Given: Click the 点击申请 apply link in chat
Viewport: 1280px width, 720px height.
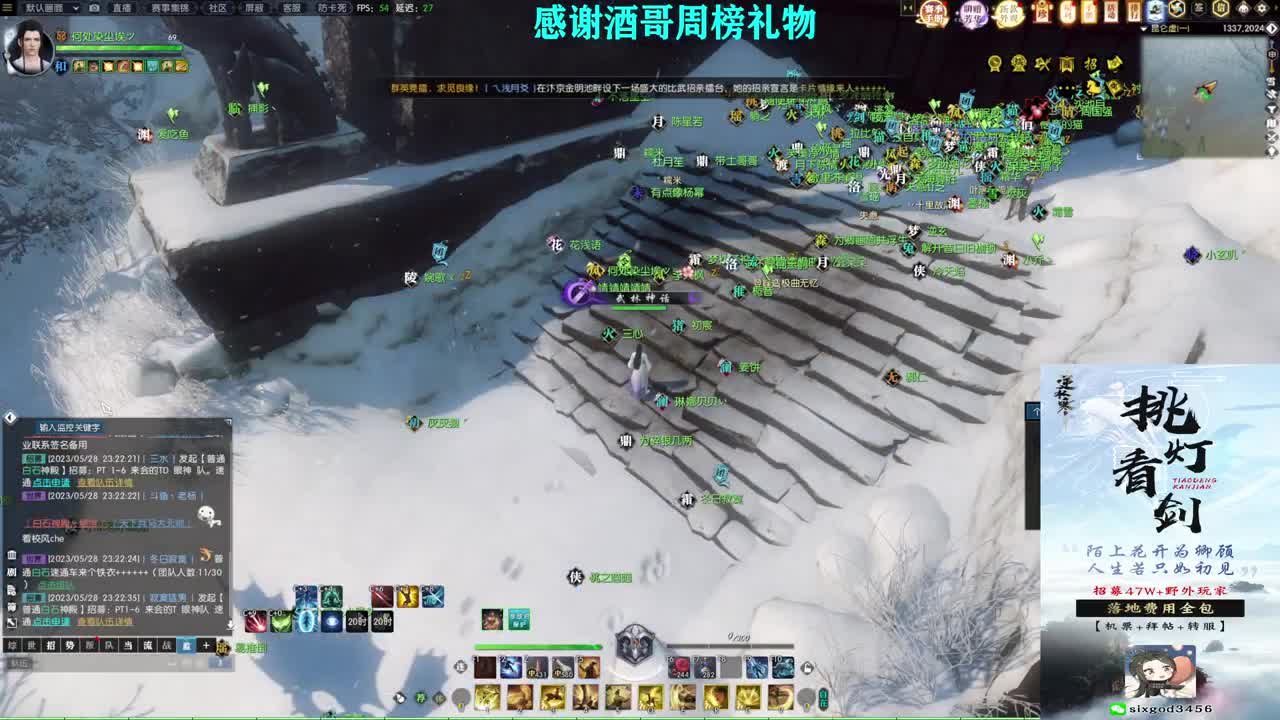Looking at the screenshot, I should (x=52, y=484).
